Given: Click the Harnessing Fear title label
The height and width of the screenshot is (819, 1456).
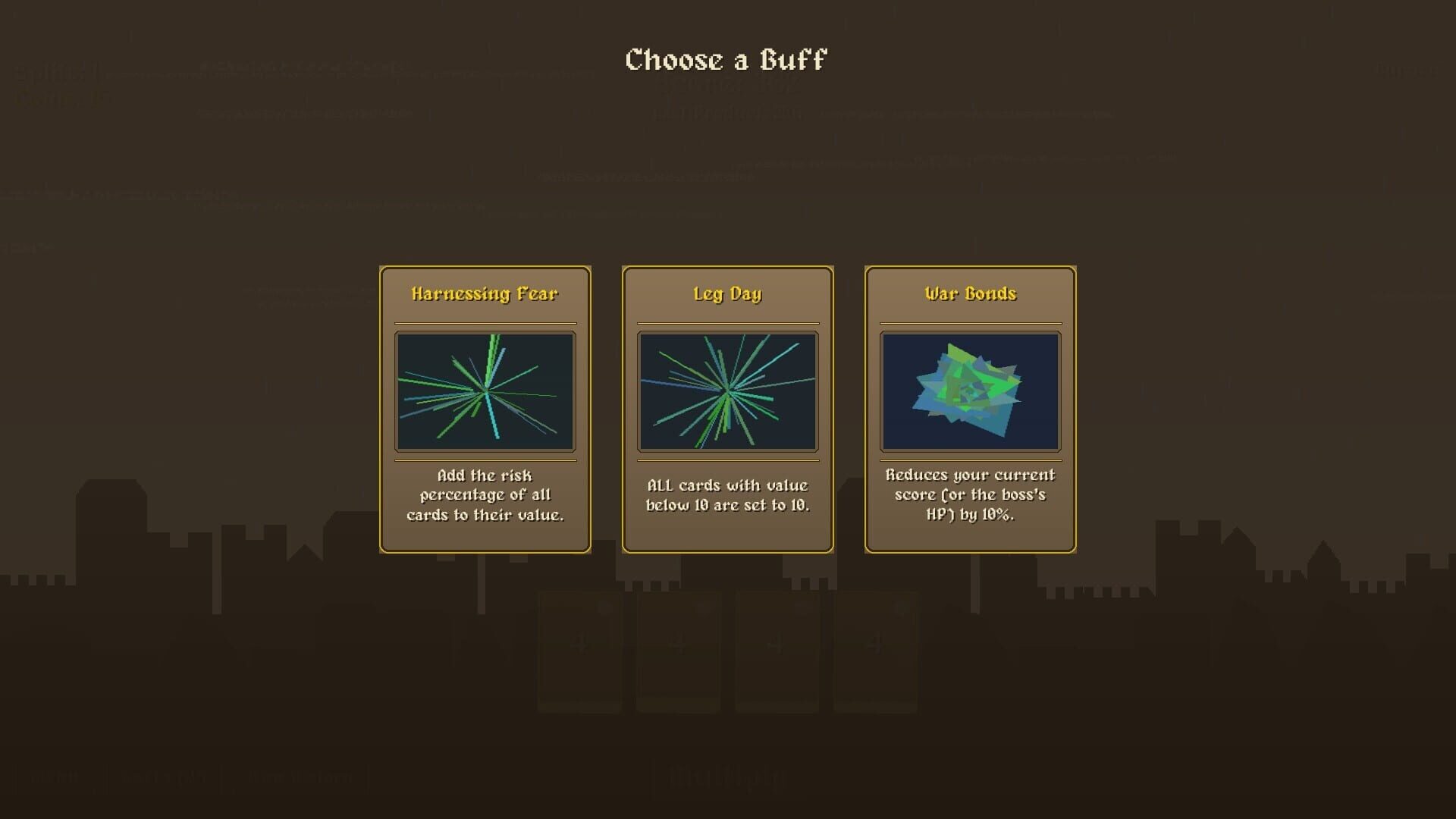Looking at the screenshot, I should click(x=485, y=294).
